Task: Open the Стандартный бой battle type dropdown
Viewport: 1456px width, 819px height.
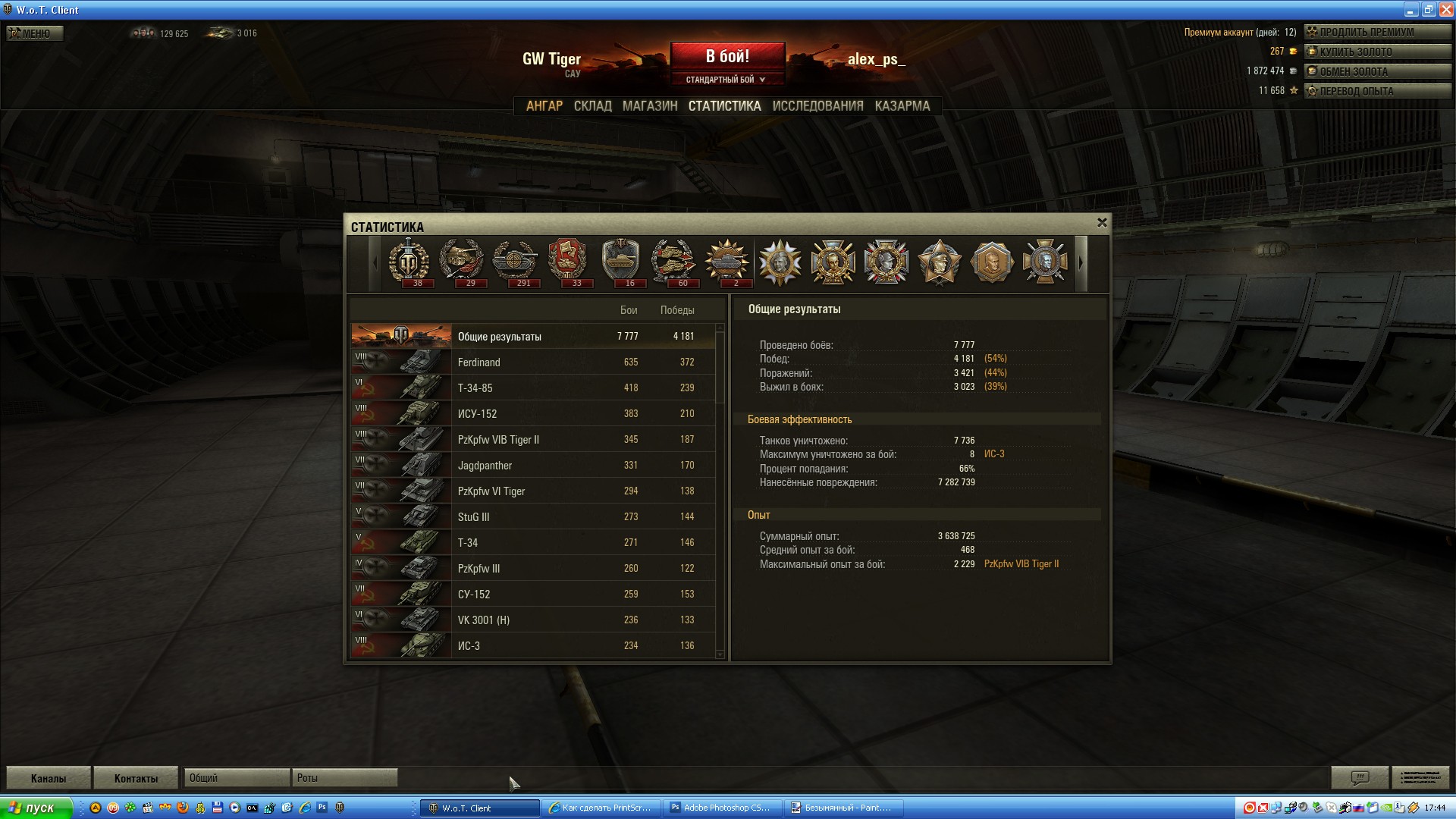Action: 726,80
